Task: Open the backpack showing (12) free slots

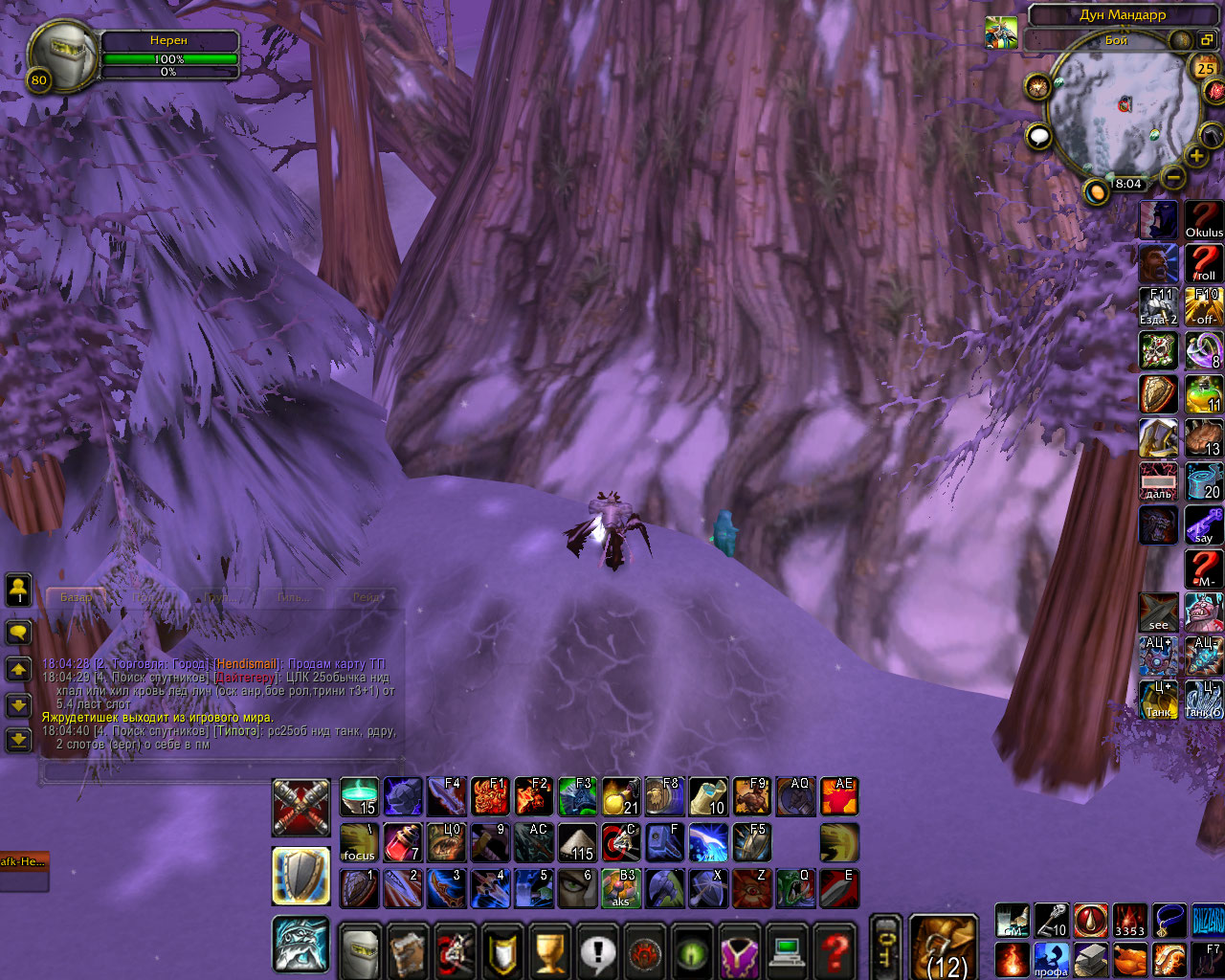Action: point(943,947)
